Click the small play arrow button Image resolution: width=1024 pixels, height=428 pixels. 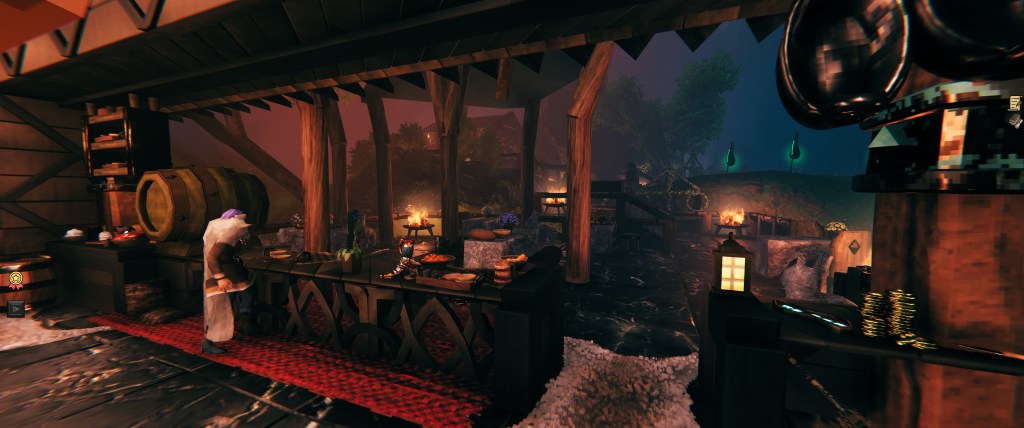[x=14, y=309]
